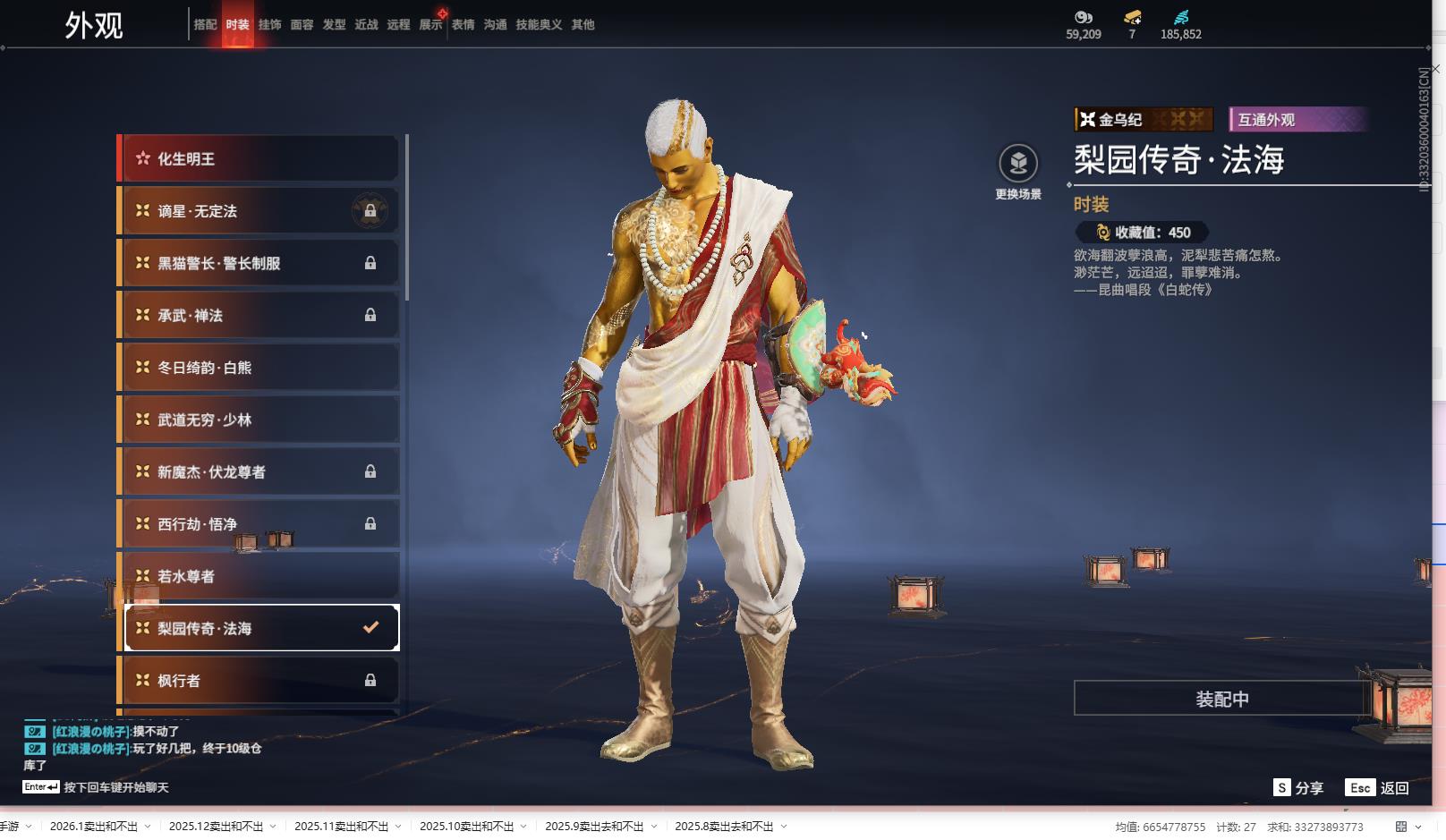This screenshot has width=1446, height=840.
Task: Choose the 化生明王 outfit
Action: click(259, 159)
